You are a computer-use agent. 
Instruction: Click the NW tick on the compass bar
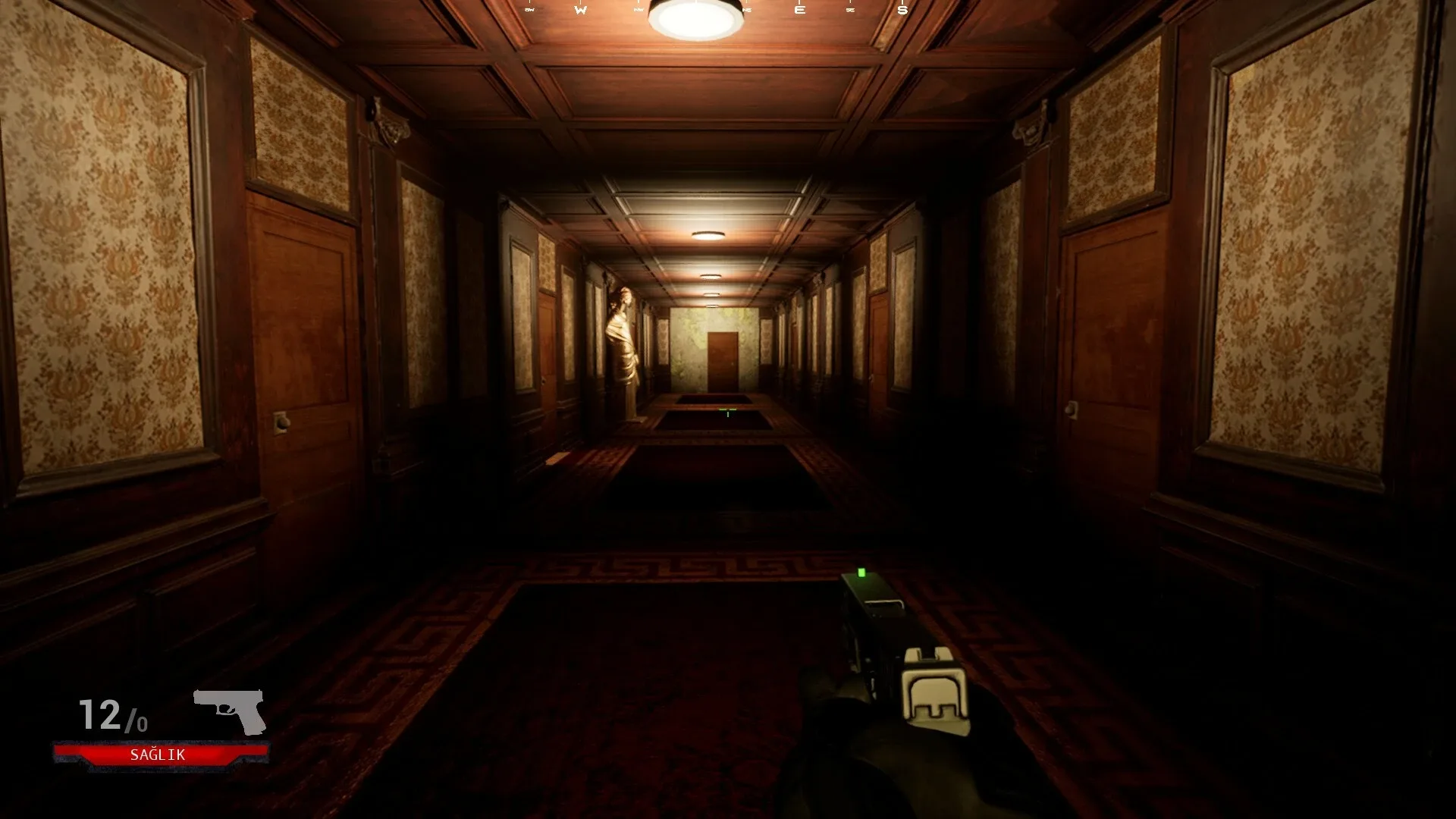(x=638, y=9)
